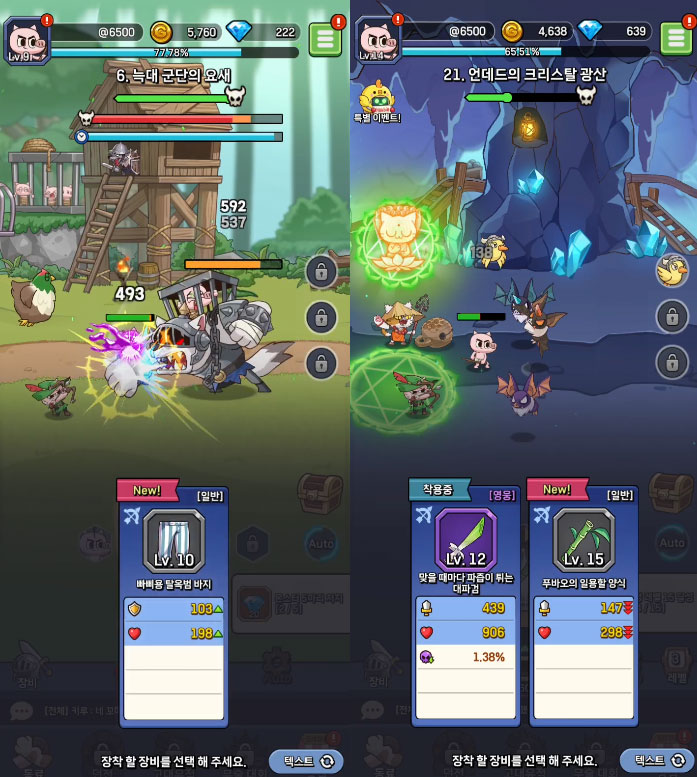Open the green menu button beside 639 diamonds
Image resolution: width=697 pixels, height=777 pixels.
click(675, 38)
